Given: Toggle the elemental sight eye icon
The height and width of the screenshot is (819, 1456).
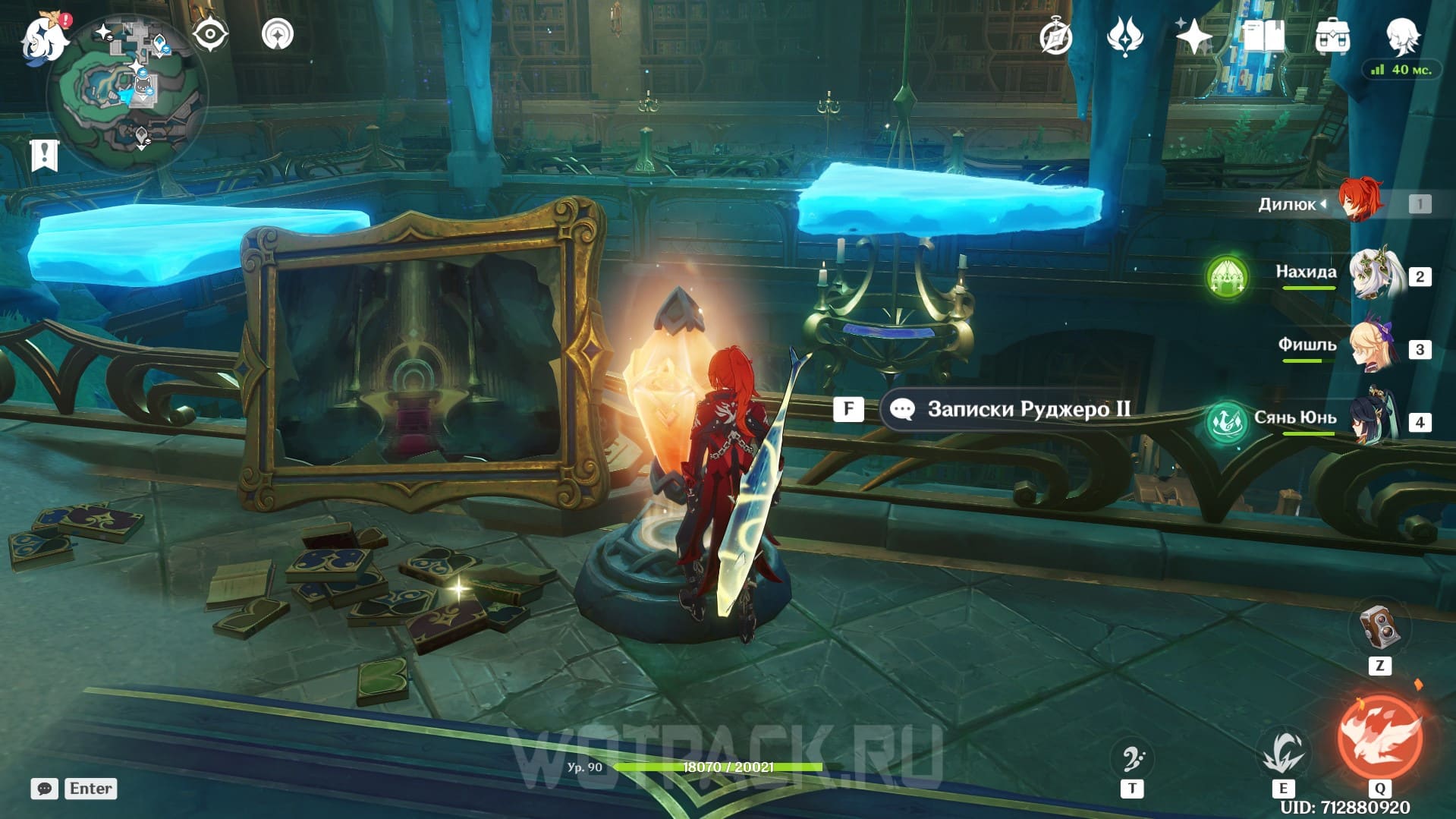Looking at the screenshot, I should 210,34.
